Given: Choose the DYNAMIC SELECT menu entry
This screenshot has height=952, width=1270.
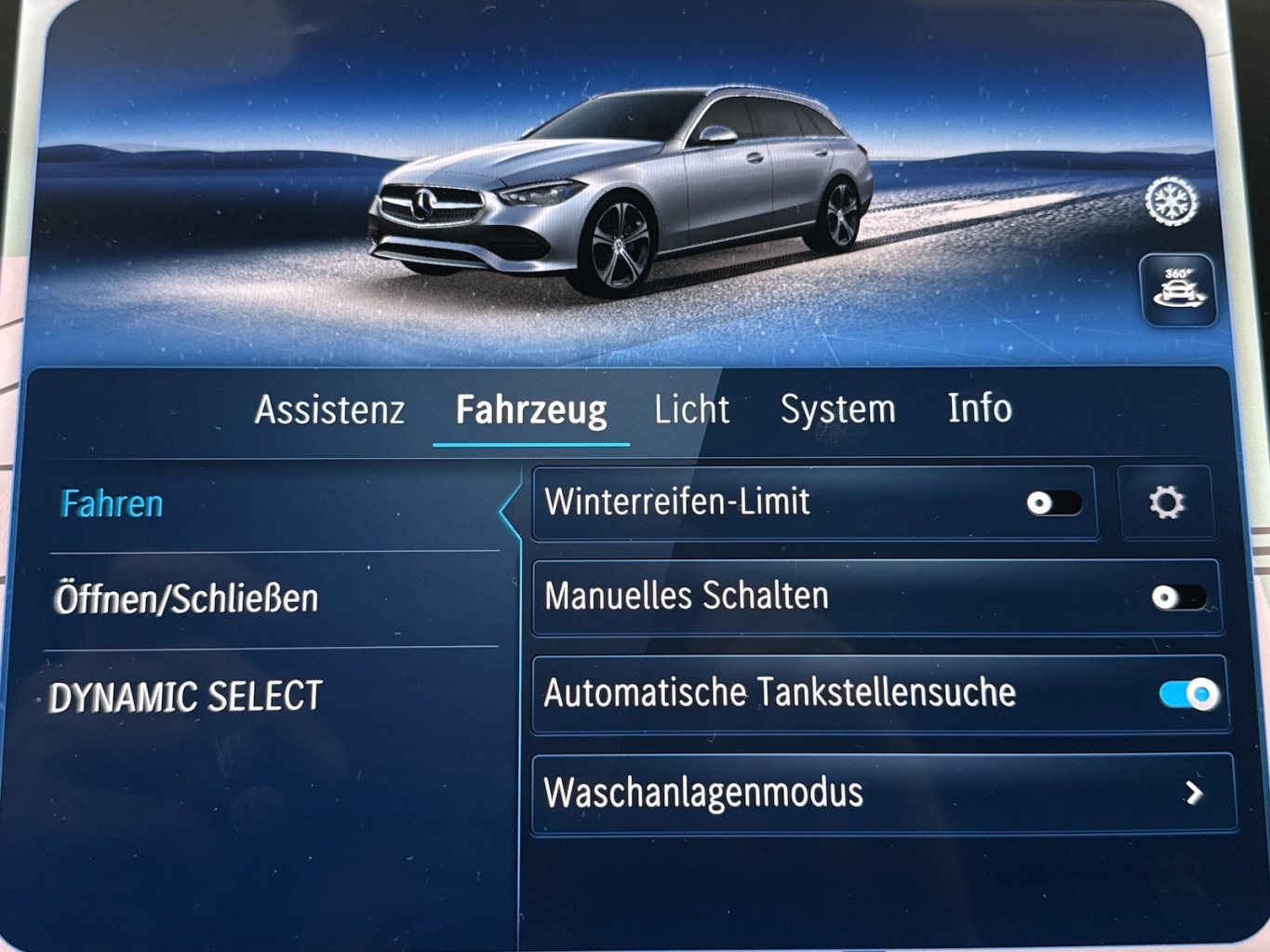Looking at the screenshot, I should (x=186, y=697).
